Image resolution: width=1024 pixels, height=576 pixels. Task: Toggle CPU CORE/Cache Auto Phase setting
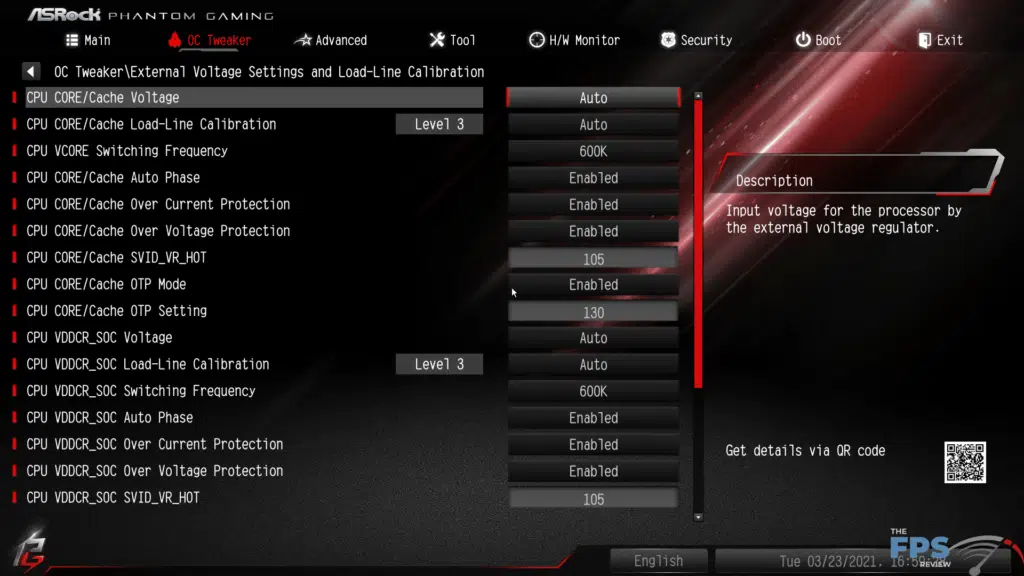[593, 178]
